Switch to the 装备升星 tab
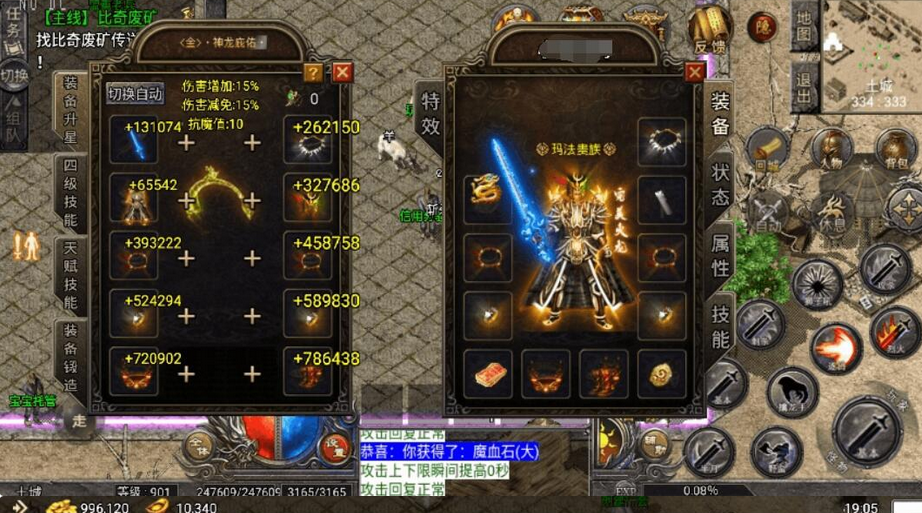 click(x=70, y=108)
